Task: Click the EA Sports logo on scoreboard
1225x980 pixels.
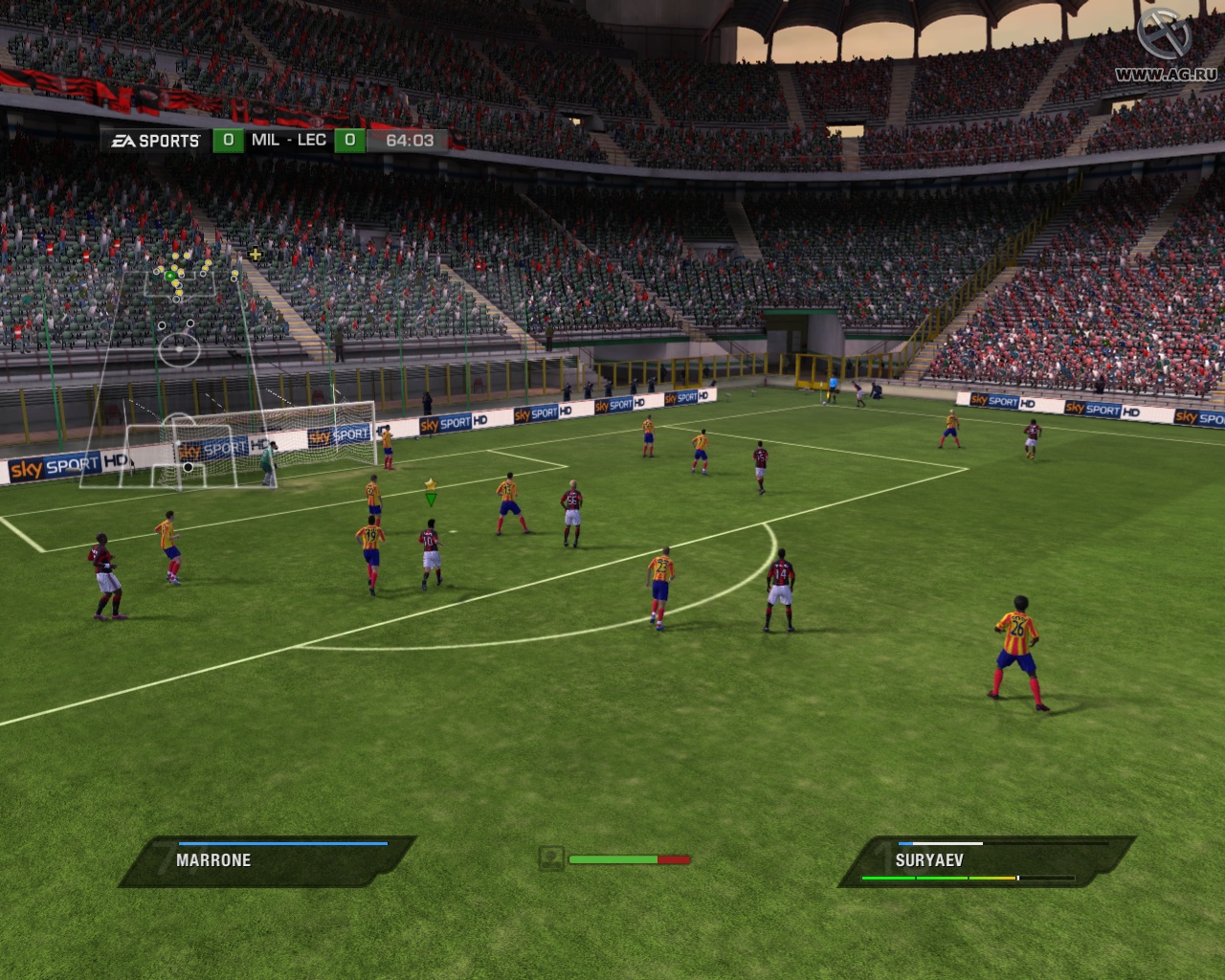Action: click(x=153, y=140)
